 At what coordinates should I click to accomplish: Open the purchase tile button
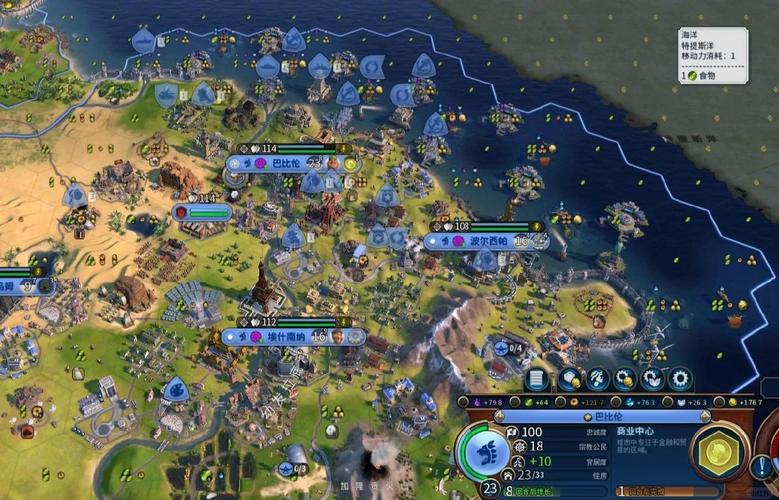pyautogui.click(x=572, y=379)
